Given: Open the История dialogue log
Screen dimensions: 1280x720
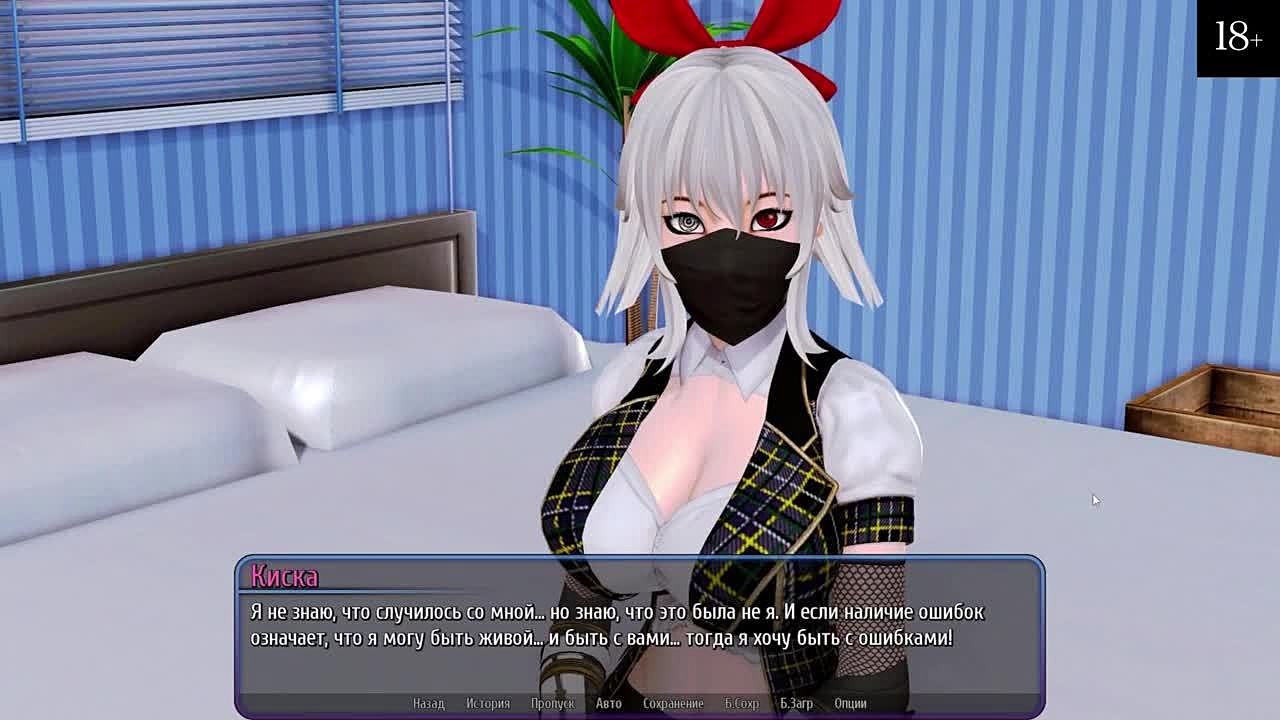Looking at the screenshot, I should point(487,703).
